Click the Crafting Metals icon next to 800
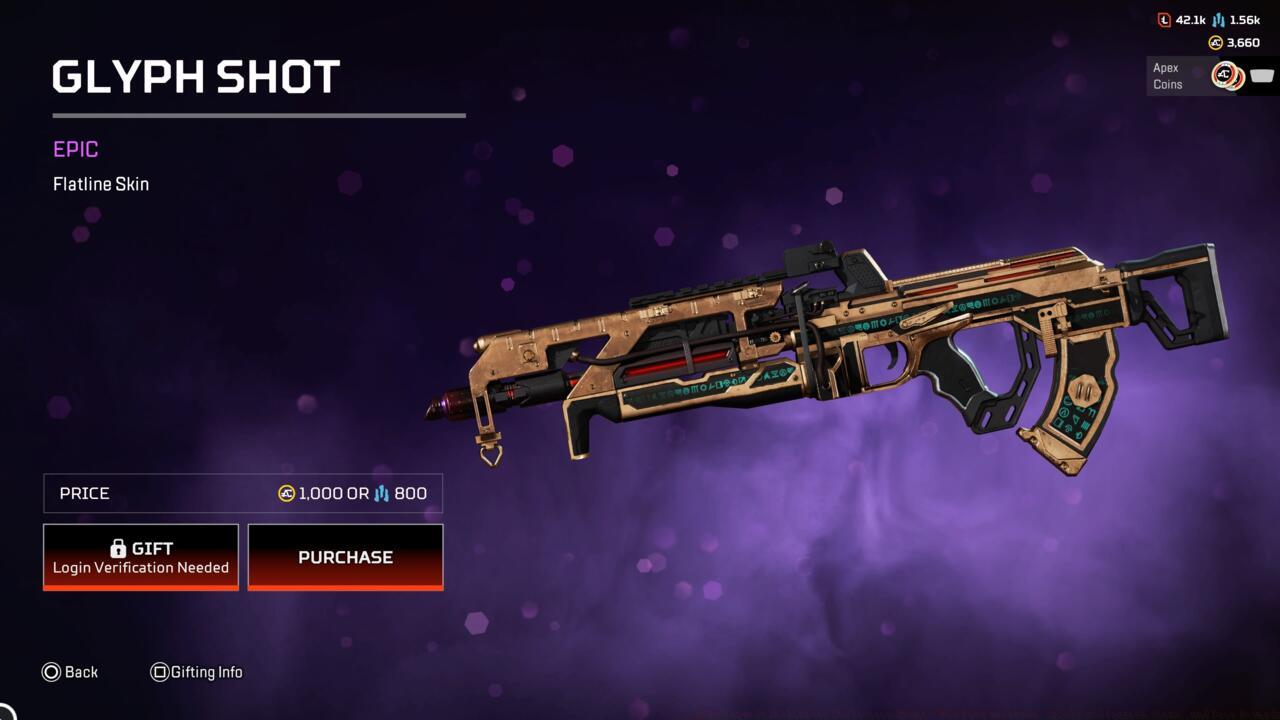Screen dimensions: 1280x720 pyautogui.click(x=380, y=493)
